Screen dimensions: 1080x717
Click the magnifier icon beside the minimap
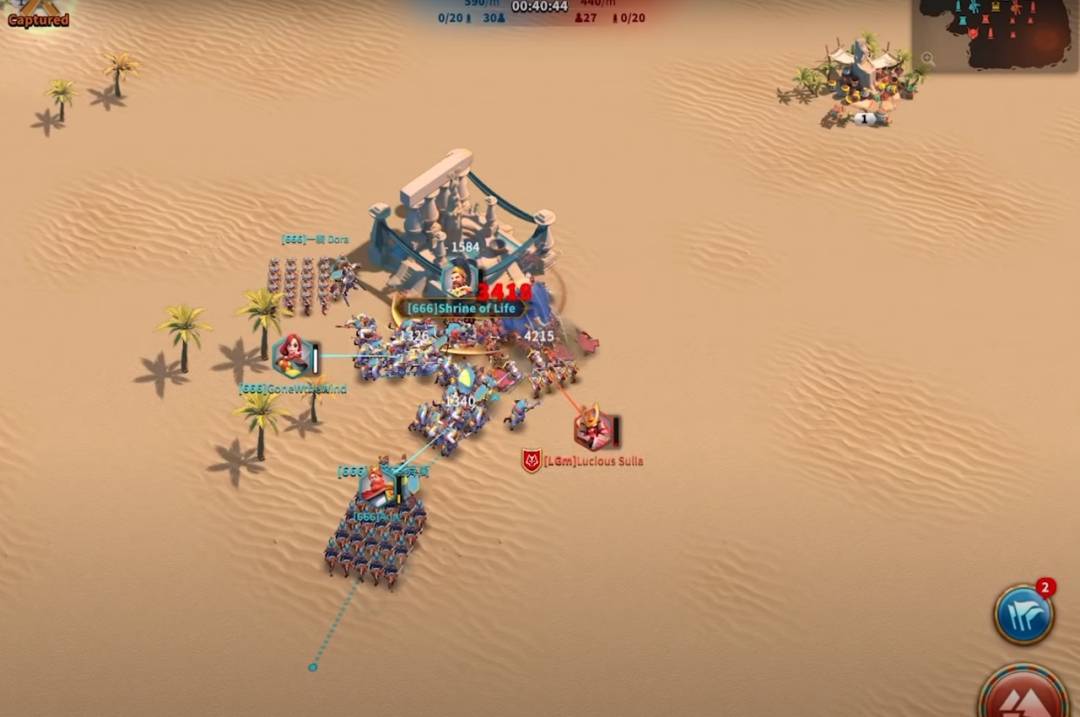coord(928,59)
